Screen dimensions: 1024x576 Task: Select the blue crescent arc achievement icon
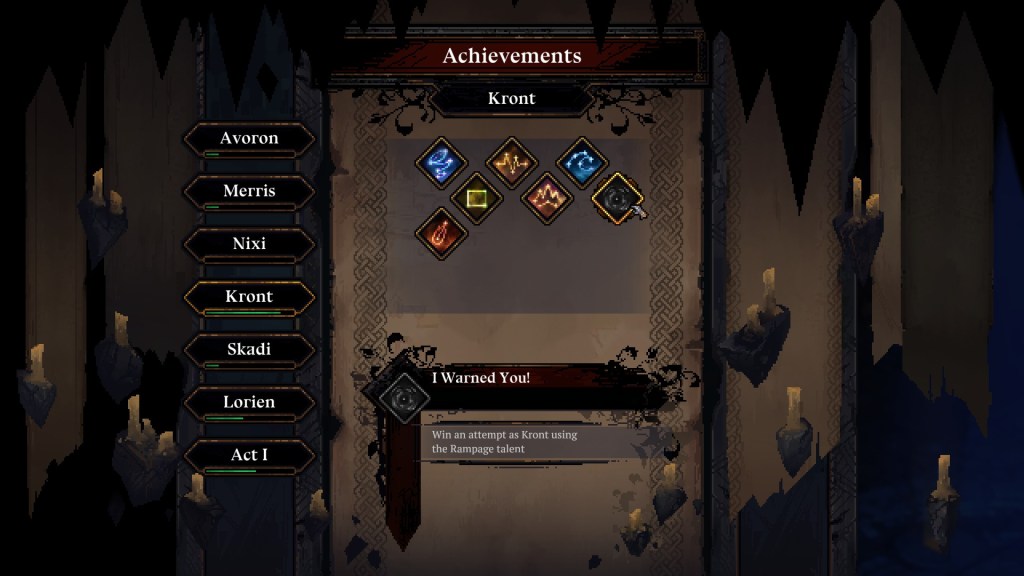click(581, 163)
